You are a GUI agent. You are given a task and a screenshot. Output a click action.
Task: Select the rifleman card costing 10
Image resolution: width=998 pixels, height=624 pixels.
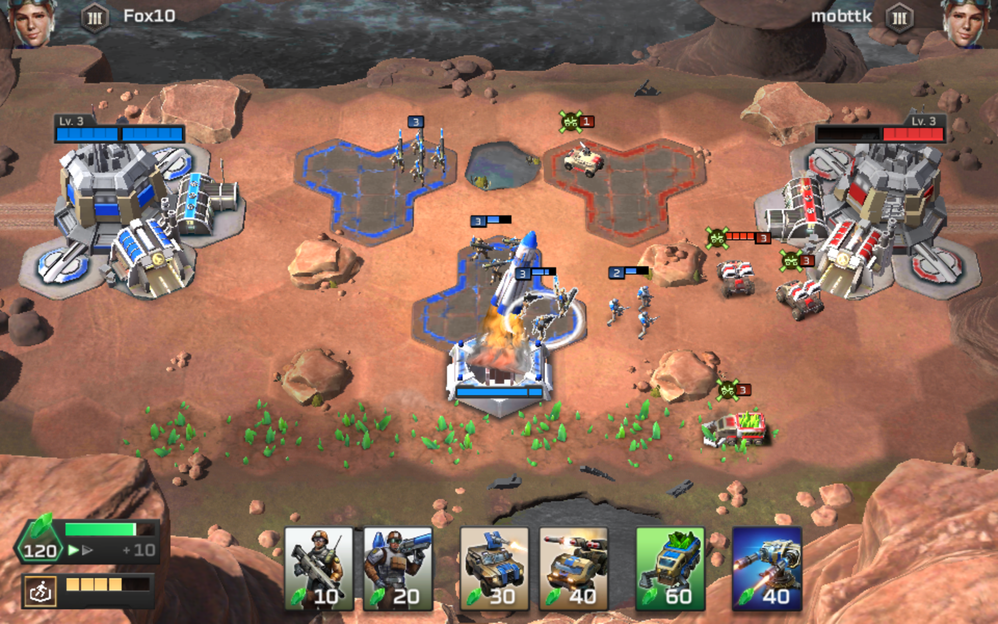tap(319, 568)
